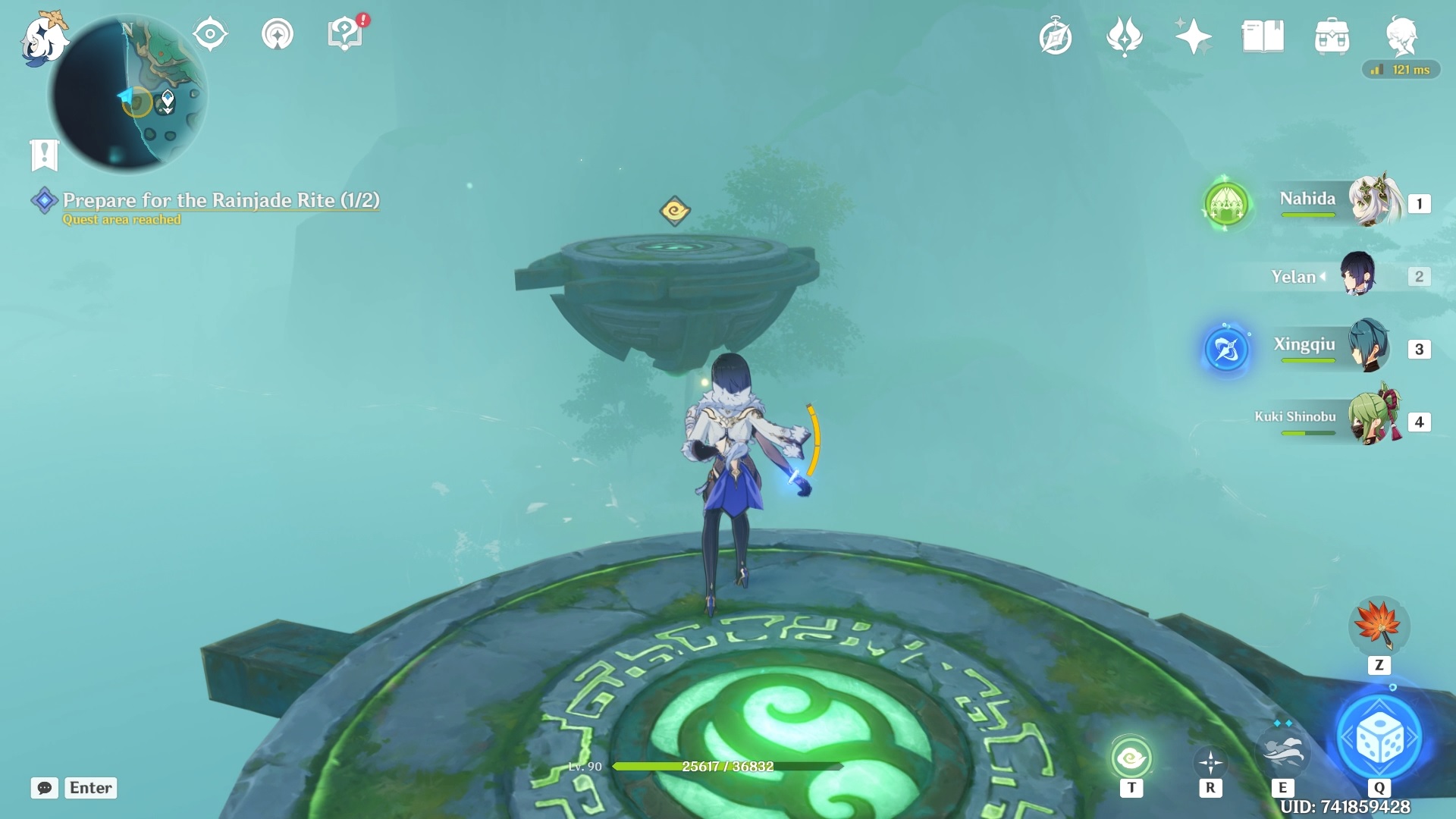Image resolution: width=1456 pixels, height=819 pixels.
Task: Activate Elemental Sight with the T icon
Action: (x=1131, y=756)
